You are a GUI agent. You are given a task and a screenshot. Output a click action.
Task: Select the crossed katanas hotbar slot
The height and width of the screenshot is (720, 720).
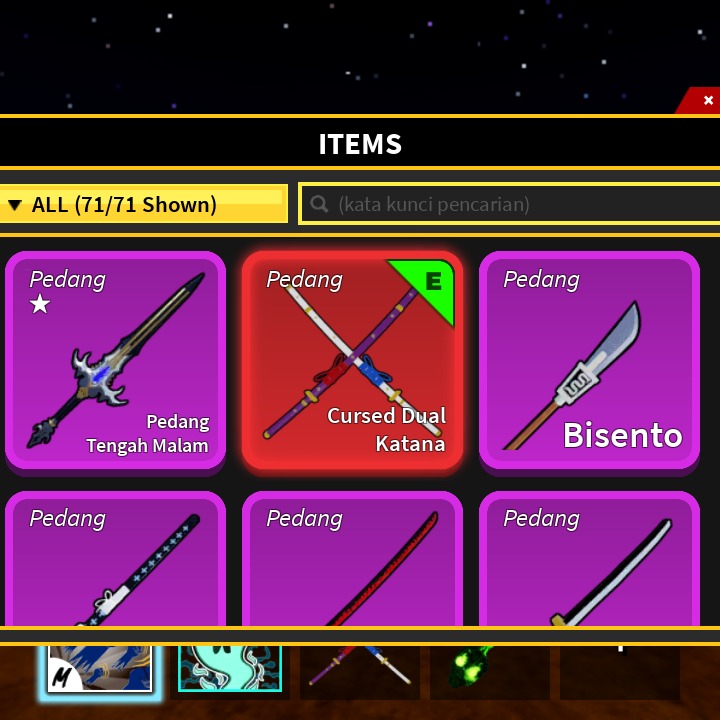(x=360, y=668)
